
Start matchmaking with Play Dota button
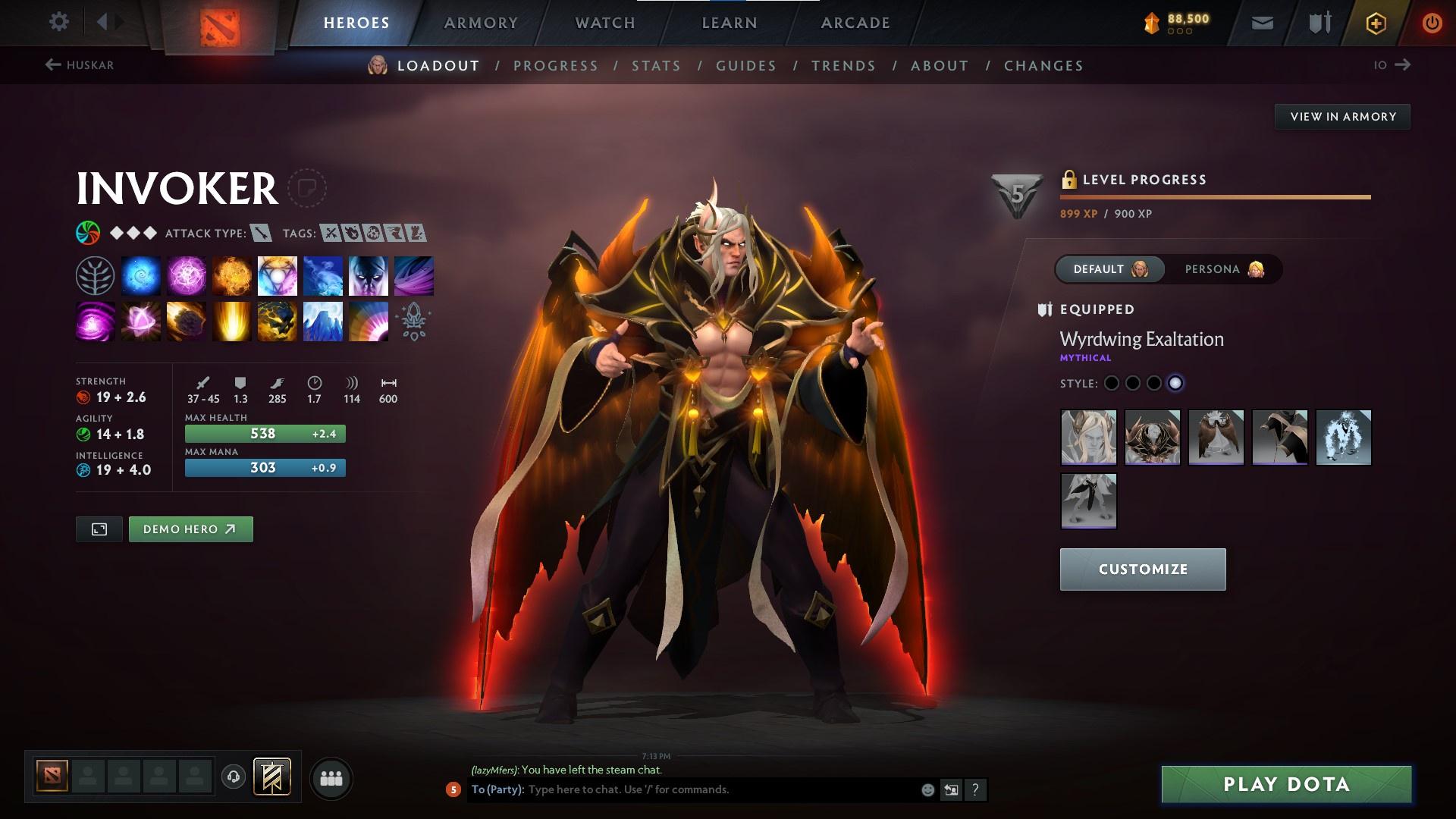(1286, 784)
